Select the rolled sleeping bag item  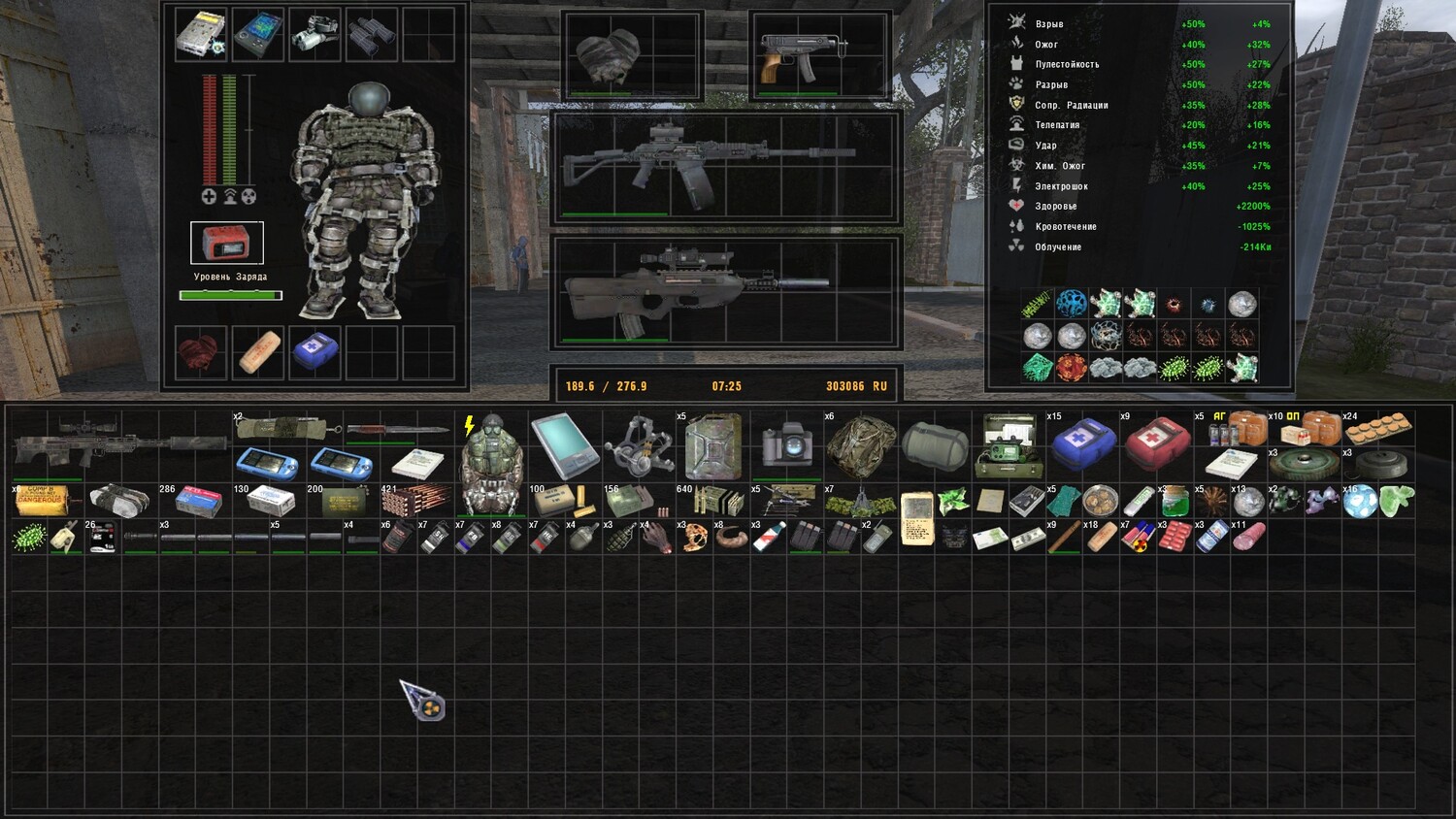934,445
